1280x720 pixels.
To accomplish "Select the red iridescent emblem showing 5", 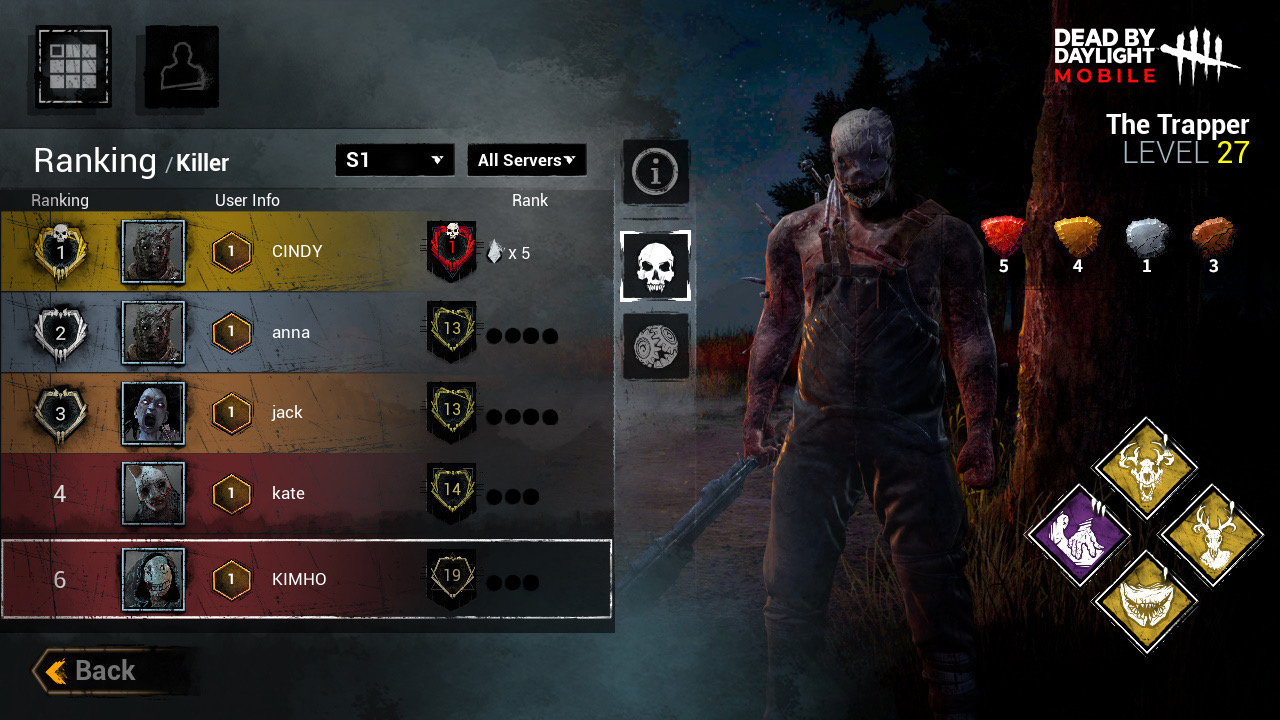I will pyautogui.click(x=1002, y=234).
